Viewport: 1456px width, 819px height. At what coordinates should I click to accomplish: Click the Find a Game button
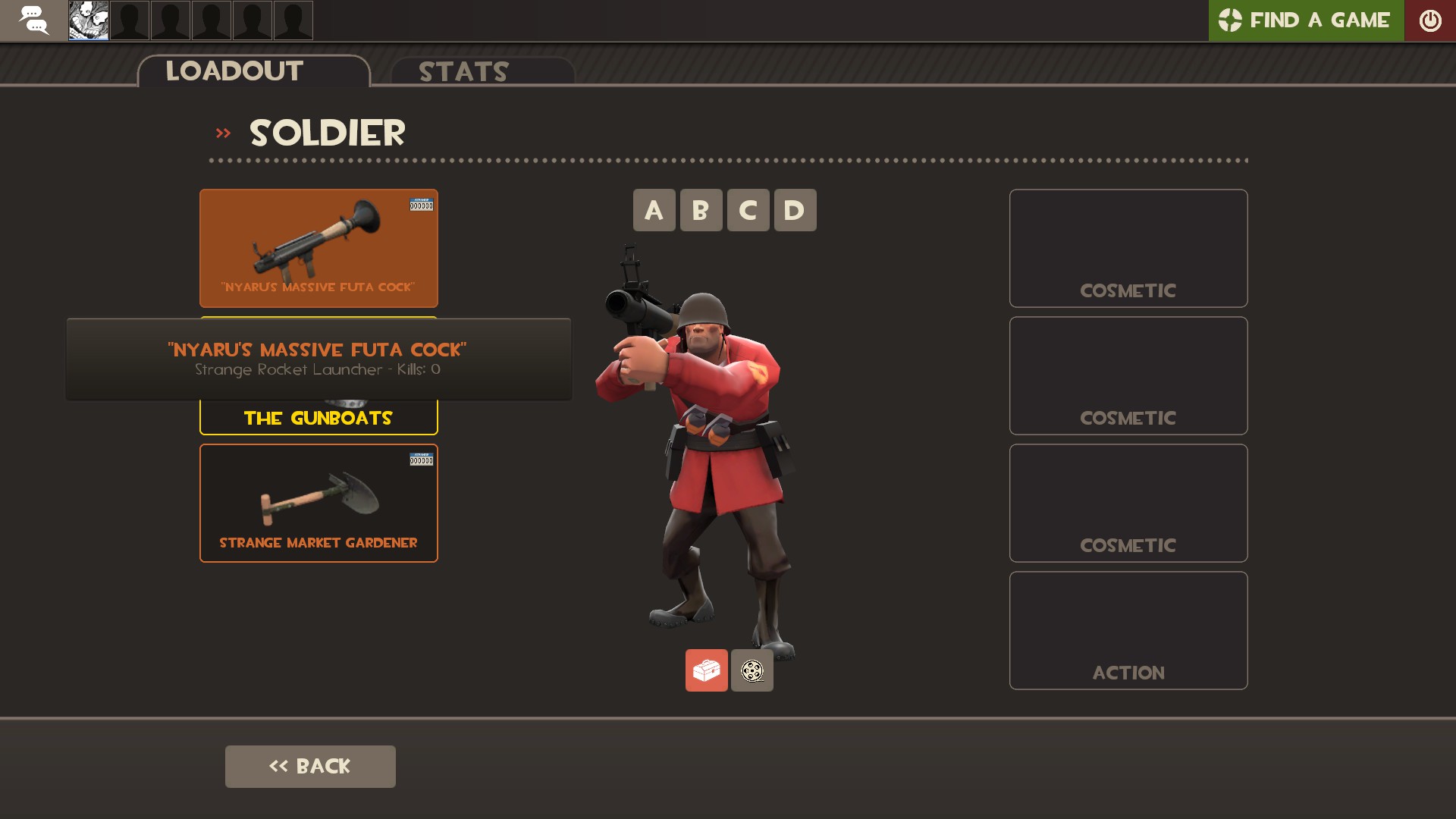(x=1306, y=20)
